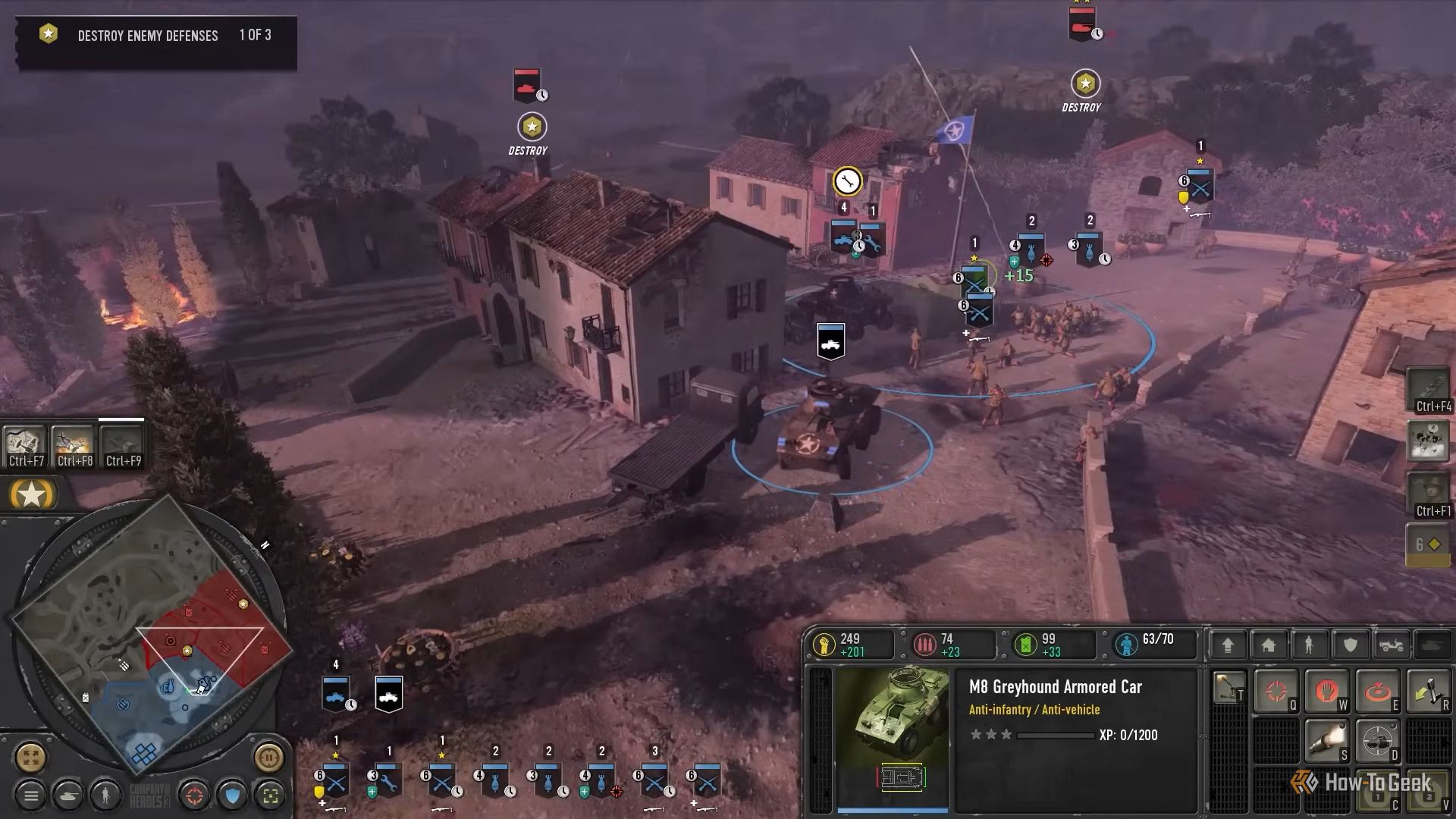Screen dimensions: 1456x819
Task: Use the vehicle targeting ability
Action: [1377, 741]
